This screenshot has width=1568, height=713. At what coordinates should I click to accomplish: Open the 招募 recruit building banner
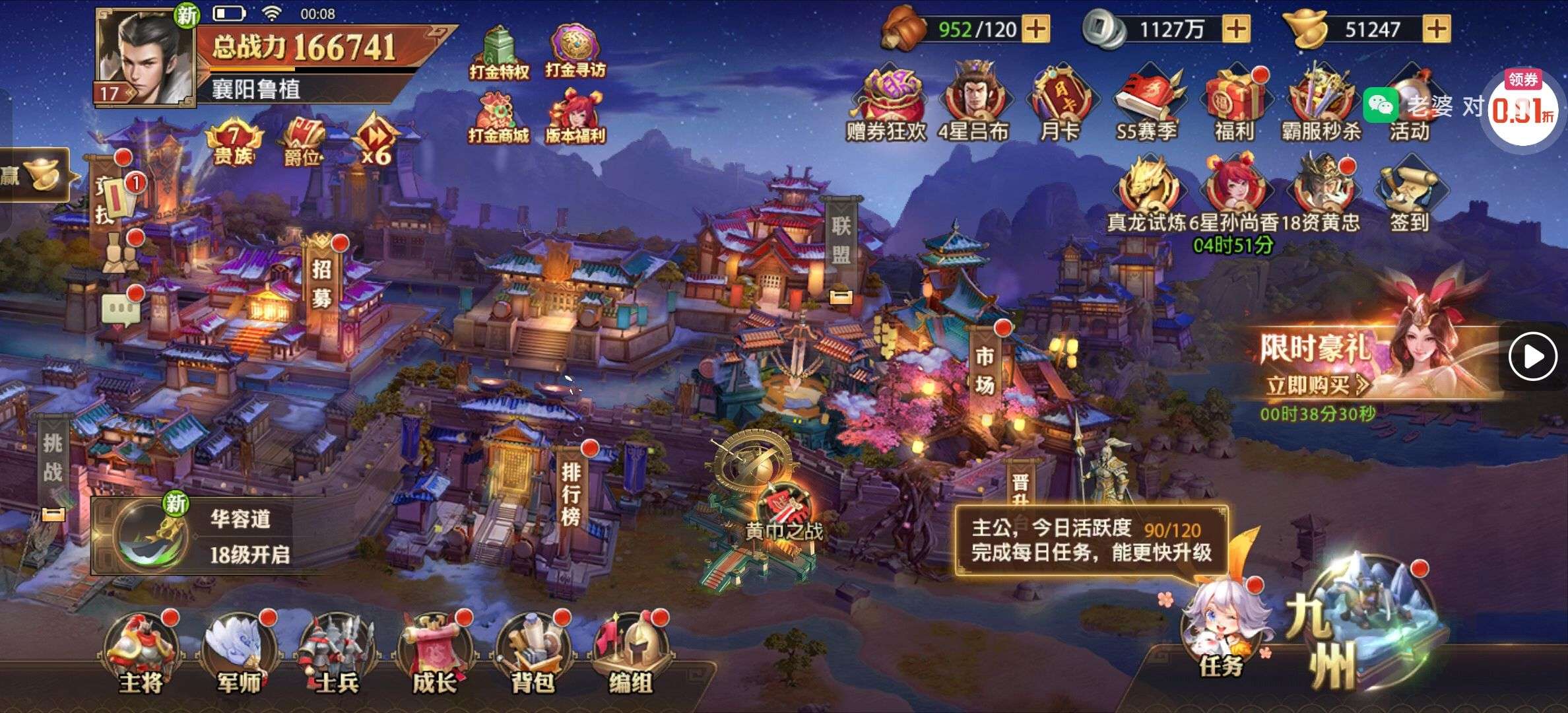[x=321, y=284]
